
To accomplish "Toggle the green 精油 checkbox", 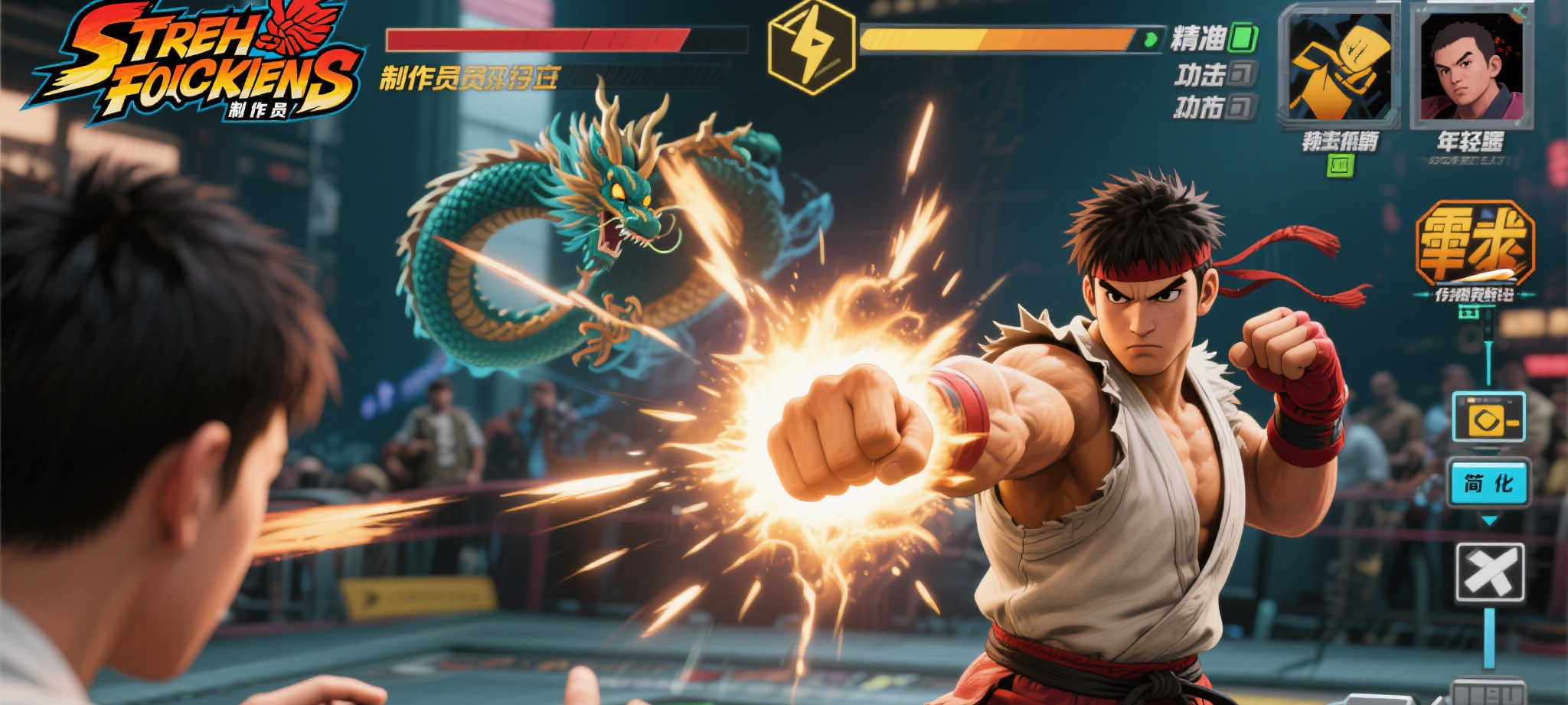I will [x=1243, y=38].
